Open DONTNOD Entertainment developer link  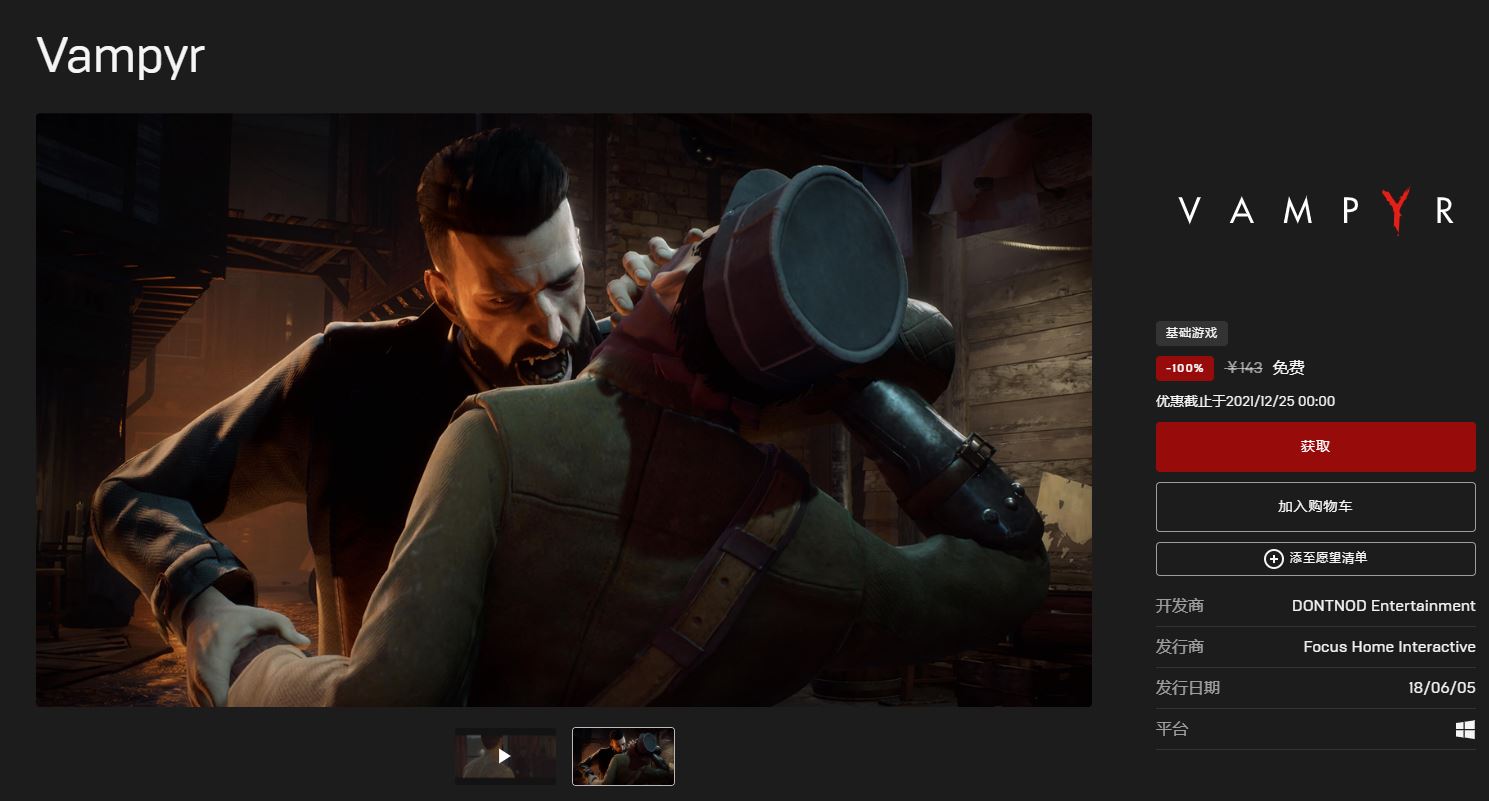pyautogui.click(x=1383, y=606)
